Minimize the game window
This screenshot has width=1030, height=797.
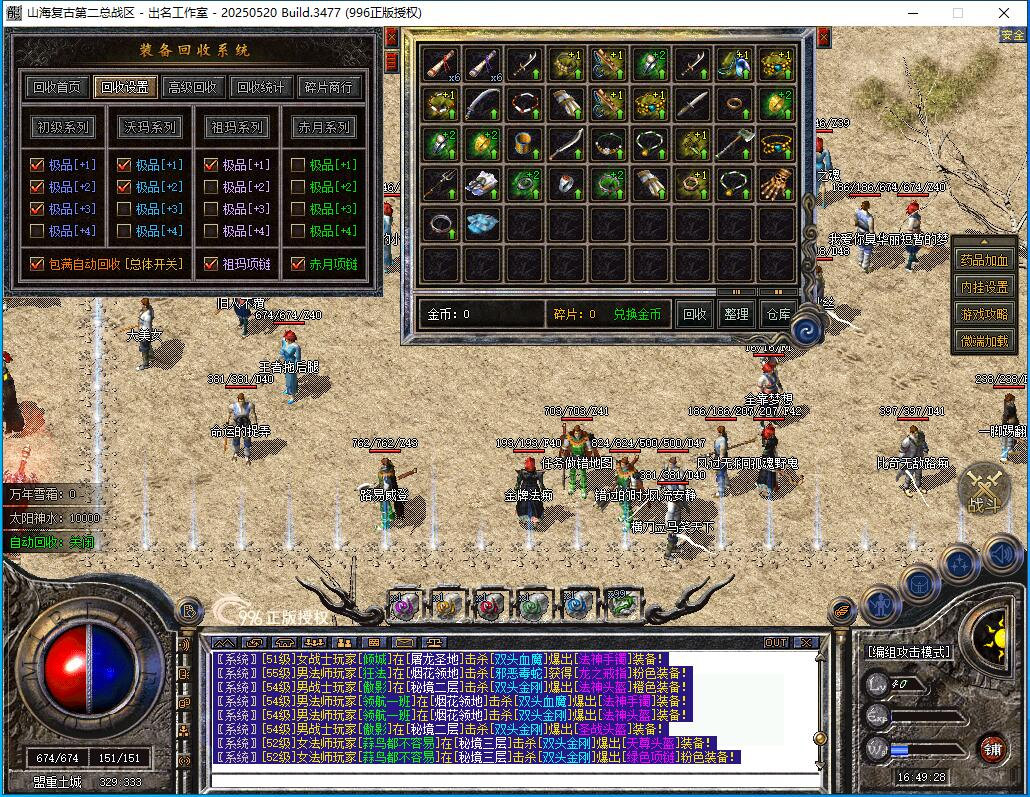(912, 13)
